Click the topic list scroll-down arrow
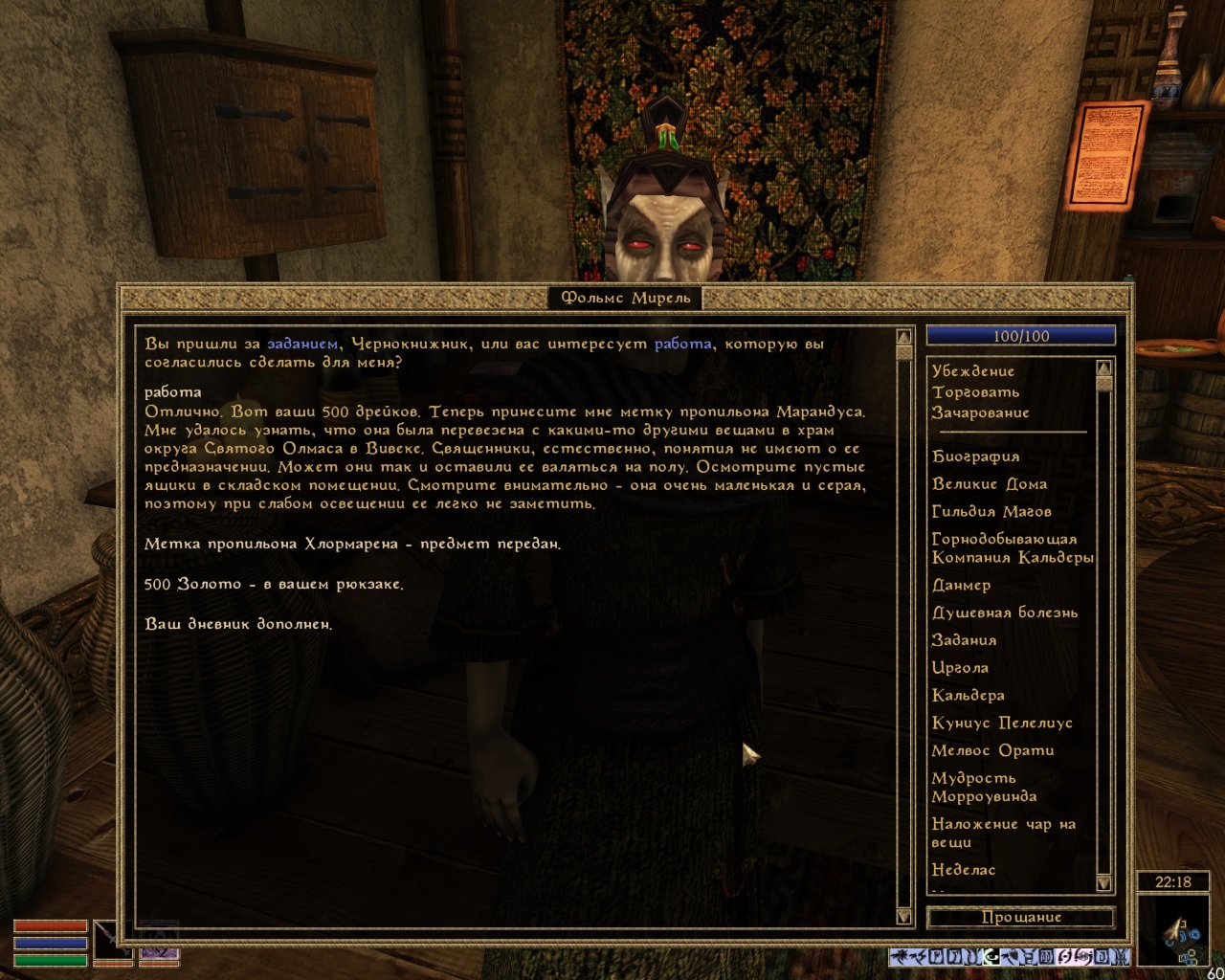This screenshot has width=1225, height=980. pyautogui.click(x=1103, y=883)
